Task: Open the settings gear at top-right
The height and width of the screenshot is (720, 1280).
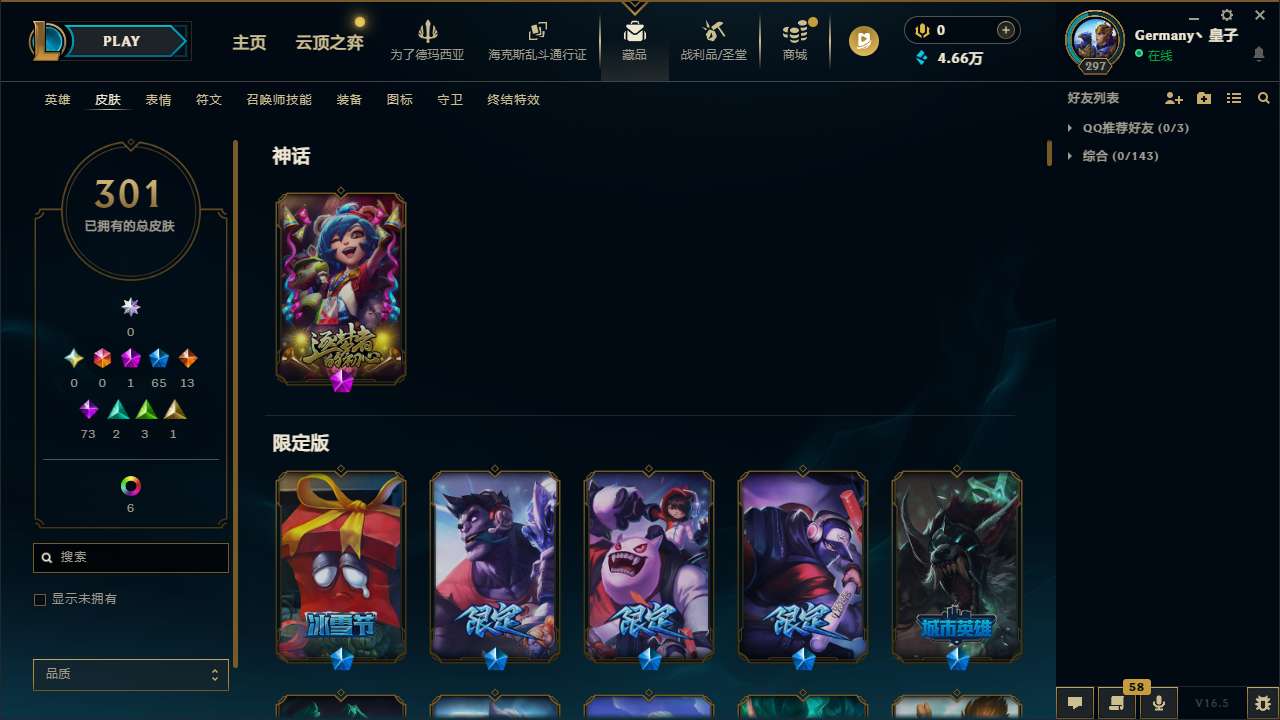Action: [x=1226, y=14]
